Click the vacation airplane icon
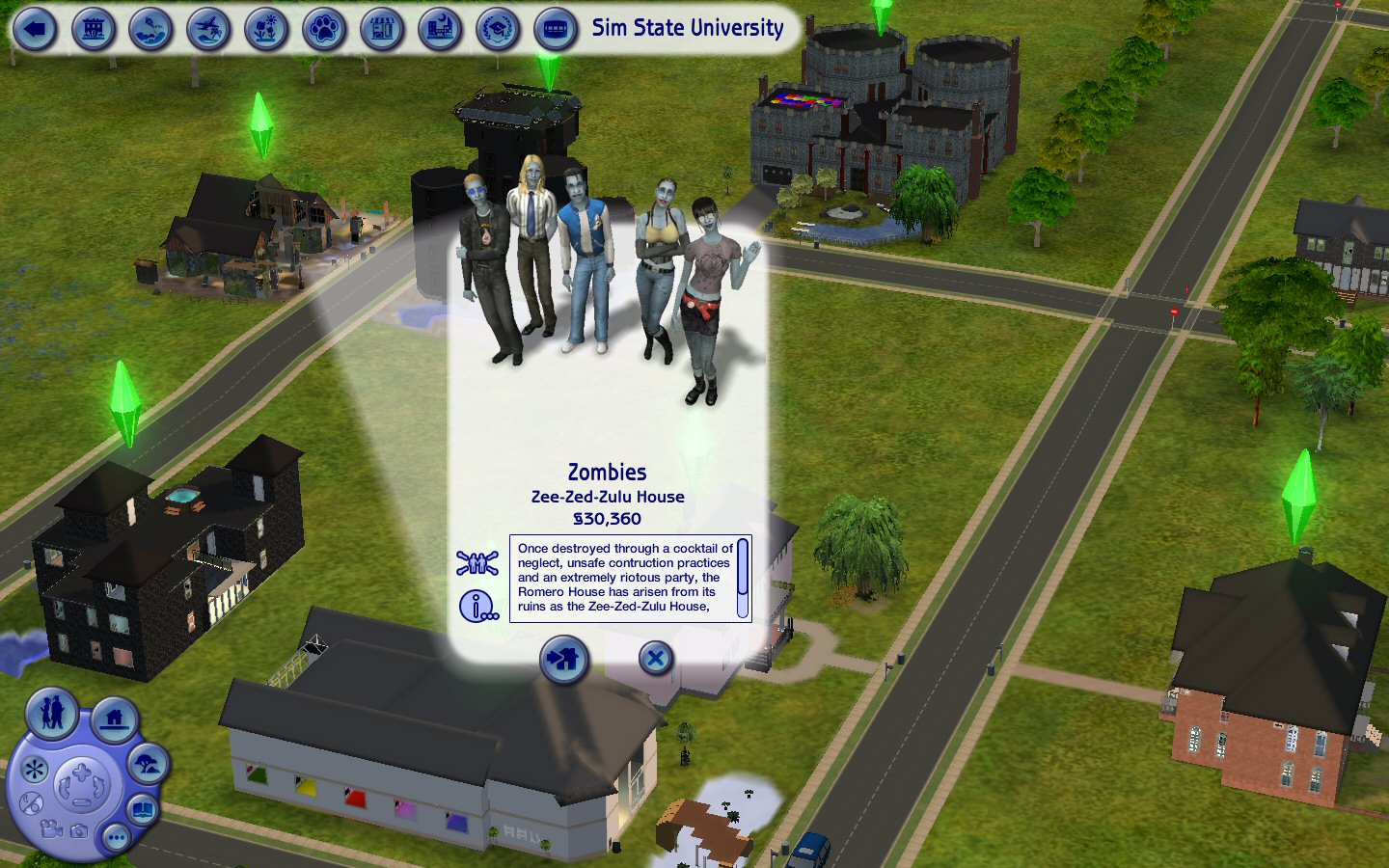This screenshot has height=868, width=1389. (x=208, y=28)
